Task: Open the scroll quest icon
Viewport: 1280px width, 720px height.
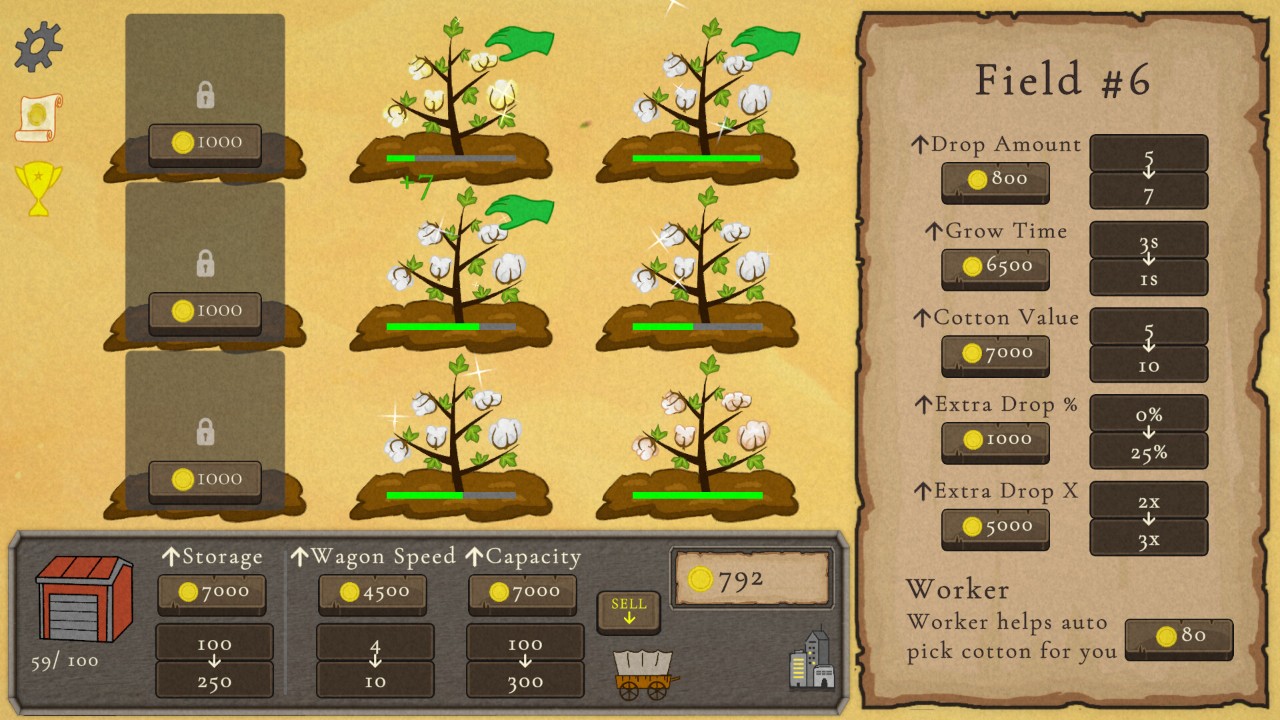Action: pos(39,118)
